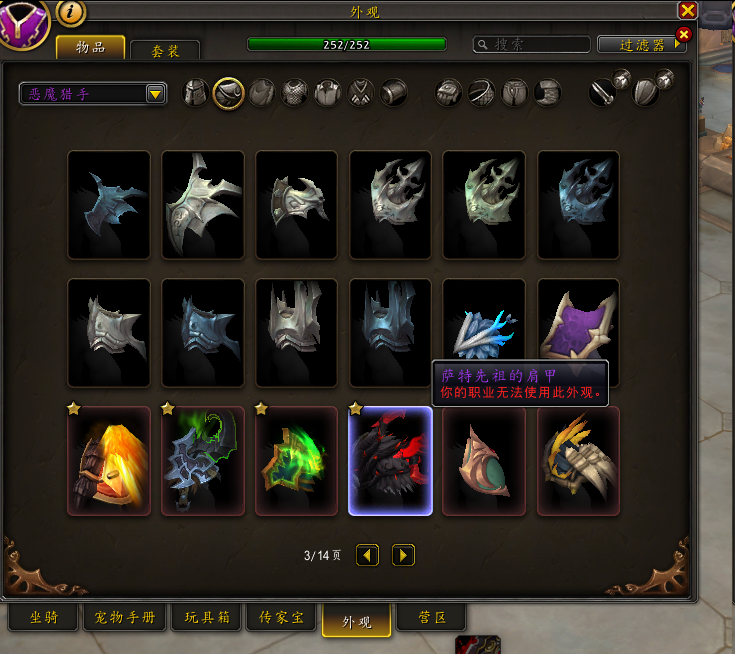
Task: Select the head slot helmet icon
Action: 196,93
